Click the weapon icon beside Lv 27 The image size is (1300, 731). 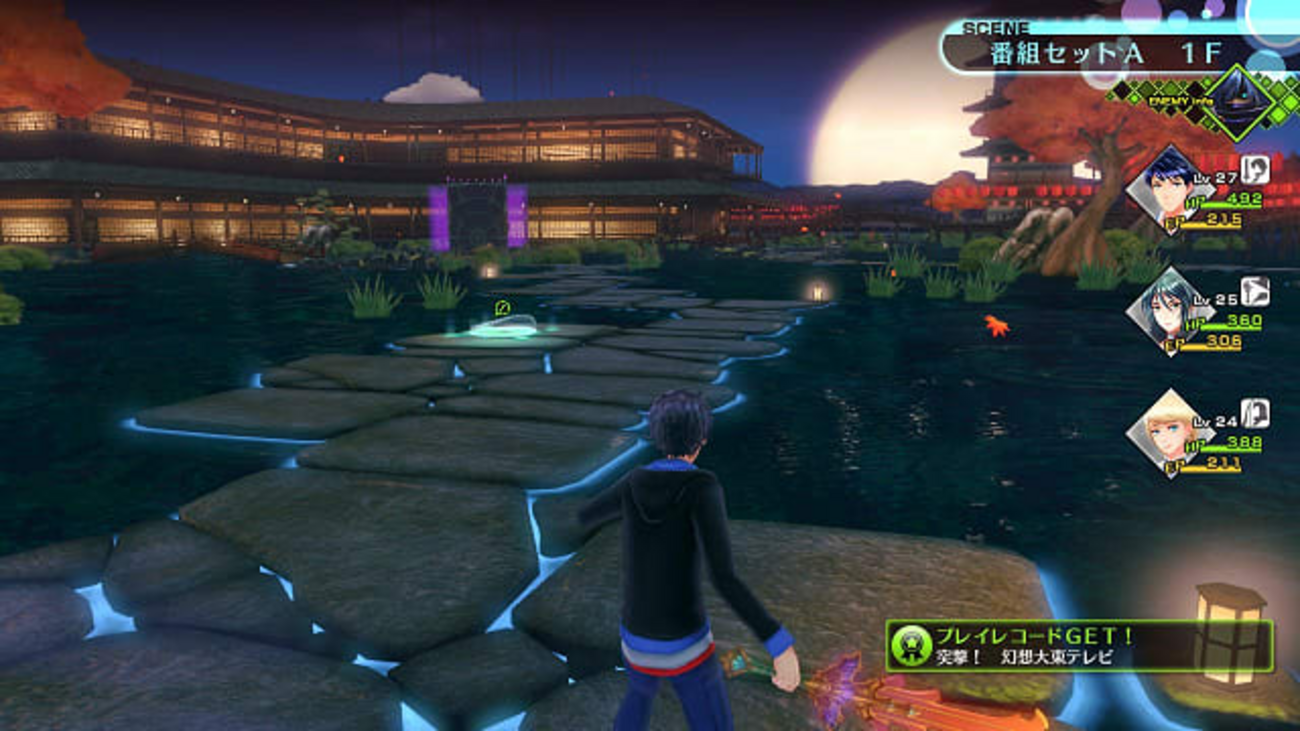[1255, 169]
